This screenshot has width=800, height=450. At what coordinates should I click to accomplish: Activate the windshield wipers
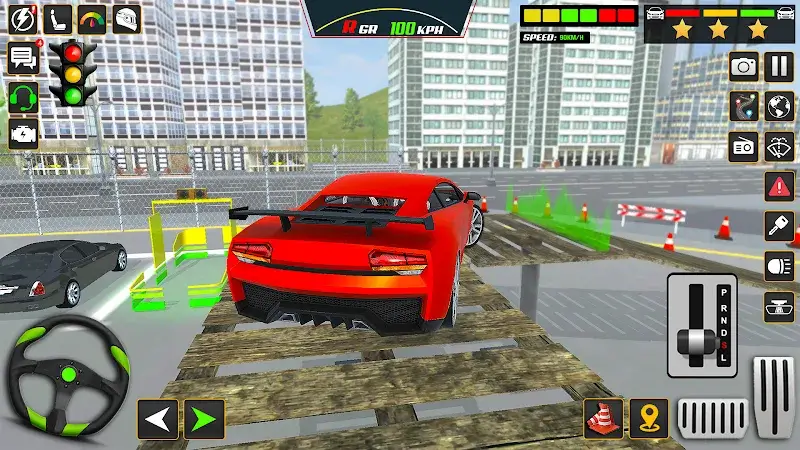[x=779, y=146]
